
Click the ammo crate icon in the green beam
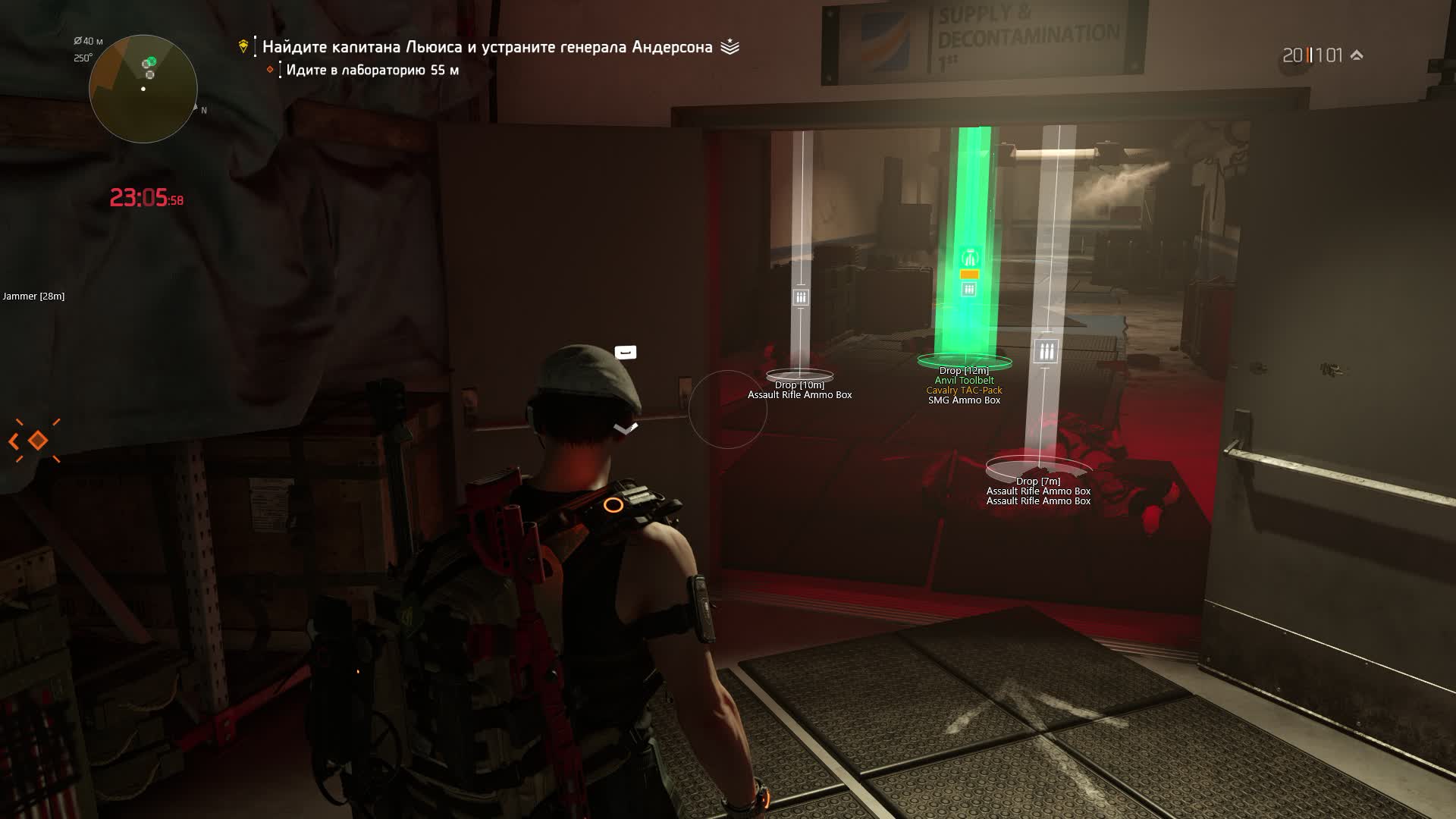click(x=968, y=287)
